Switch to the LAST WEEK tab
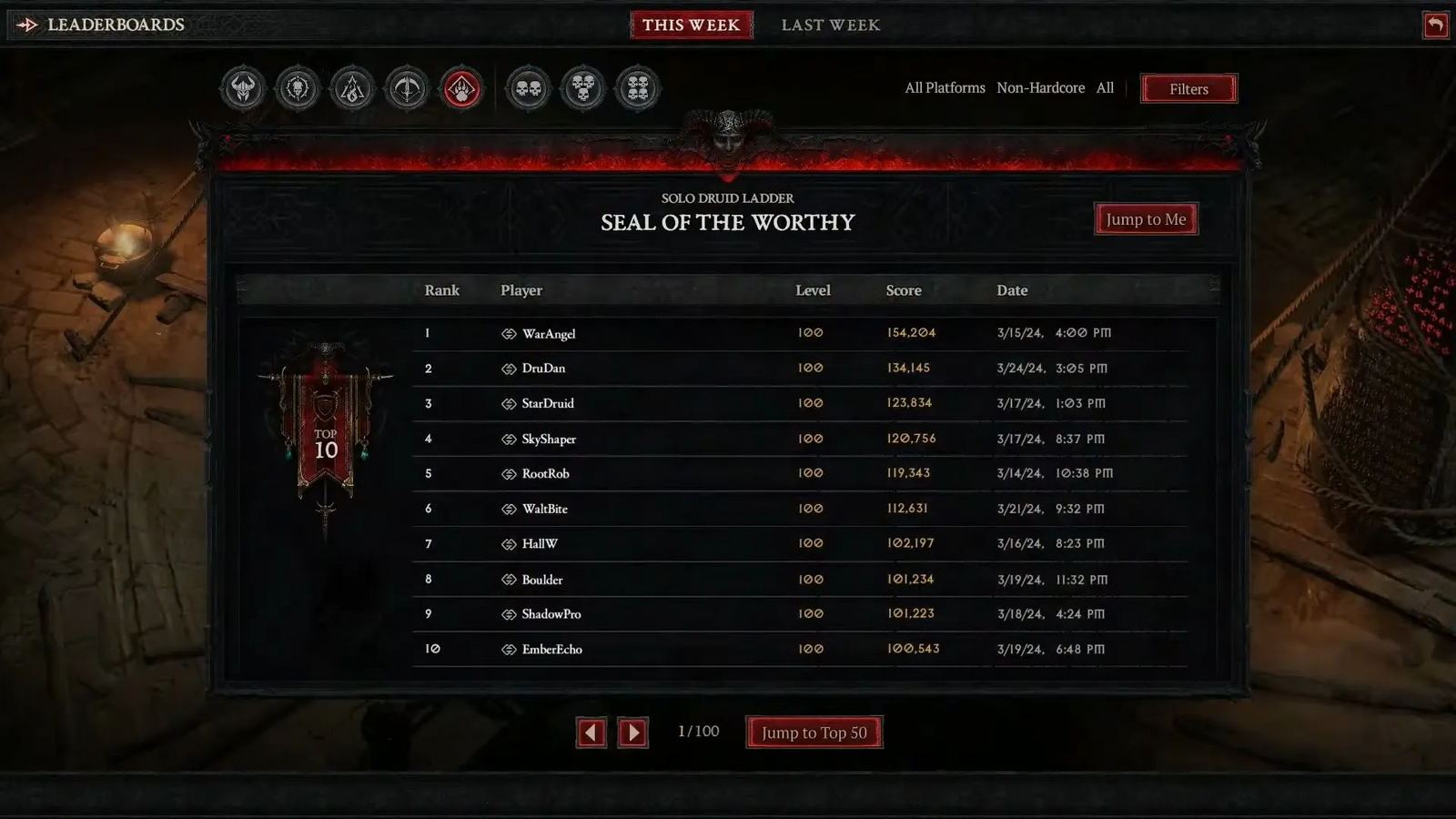This screenshot has height=819, width=1456. click(x=830, y=25)
